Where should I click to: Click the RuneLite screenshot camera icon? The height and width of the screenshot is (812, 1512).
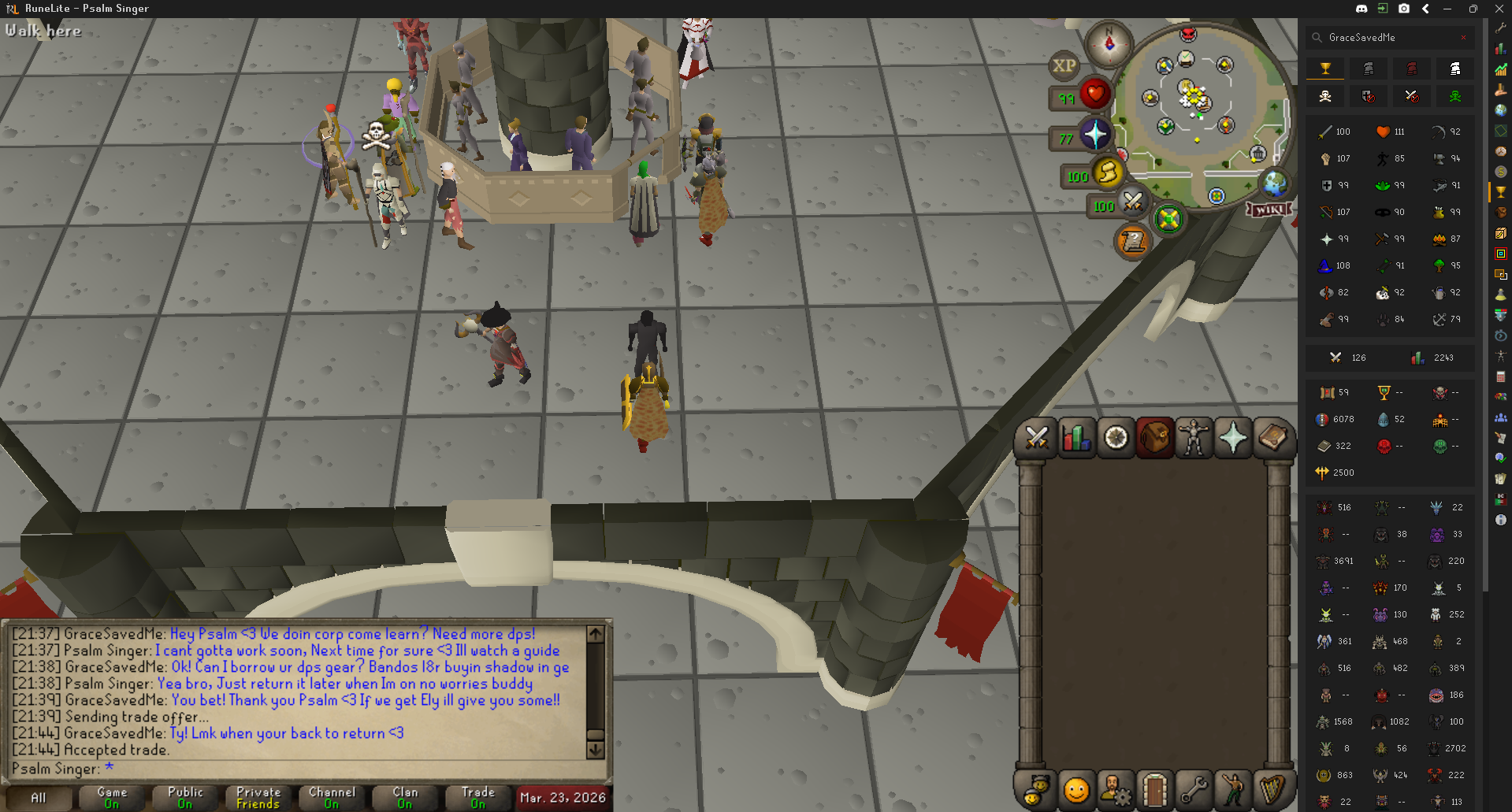(1404, 9)
